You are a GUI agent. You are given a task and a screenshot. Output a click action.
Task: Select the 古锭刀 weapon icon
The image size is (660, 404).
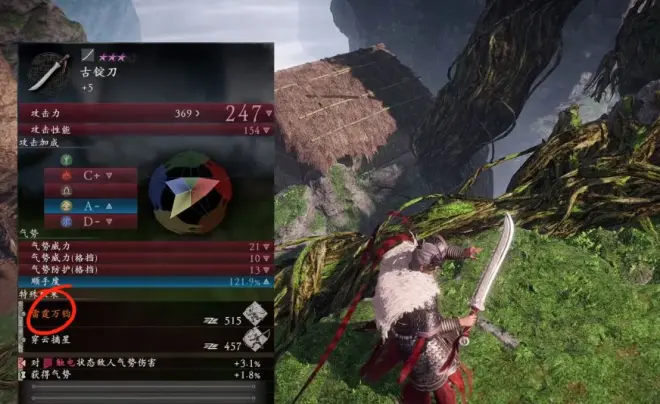47,70
